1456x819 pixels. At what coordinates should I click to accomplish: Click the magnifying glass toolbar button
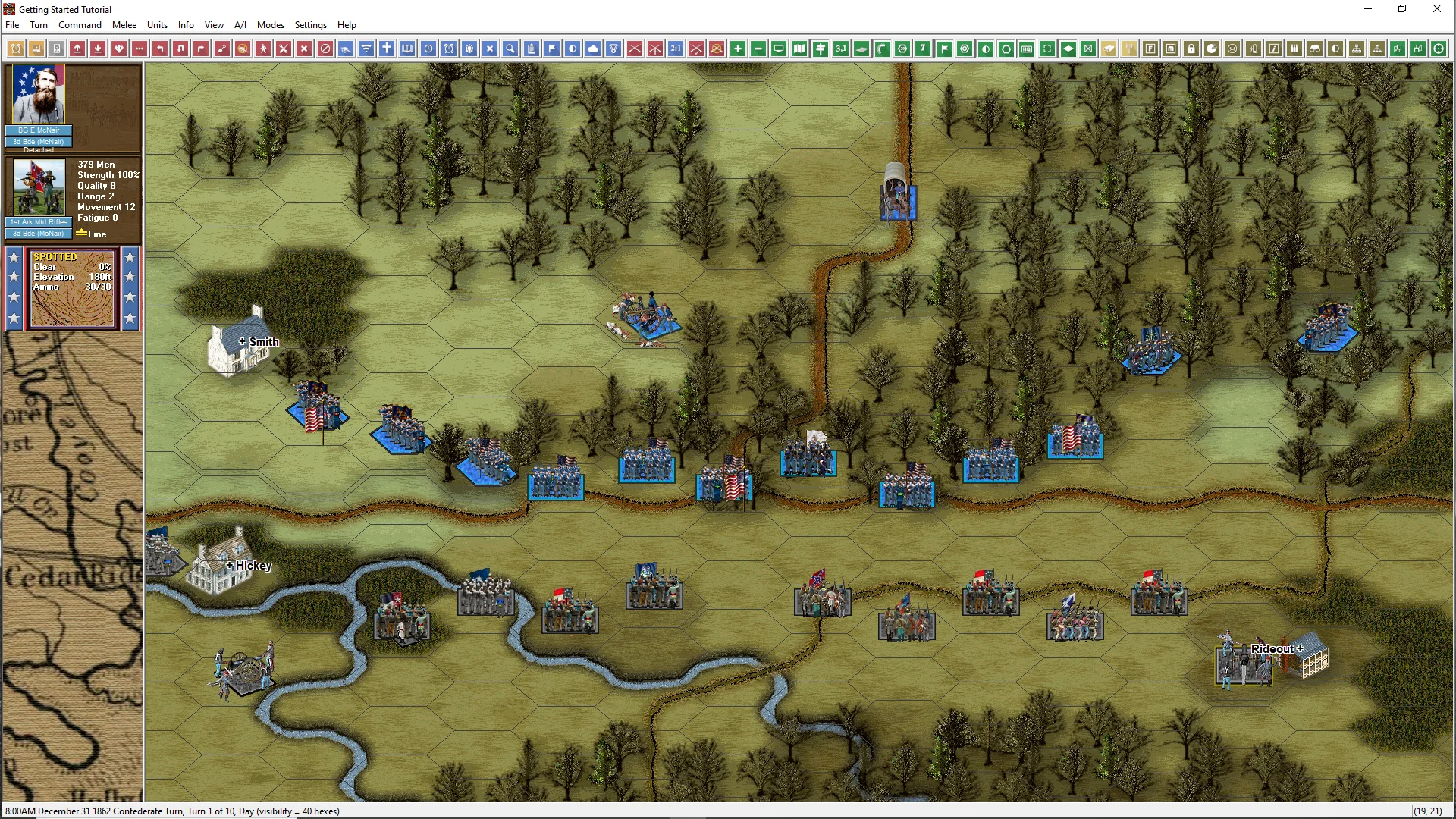tap(510, 49)
